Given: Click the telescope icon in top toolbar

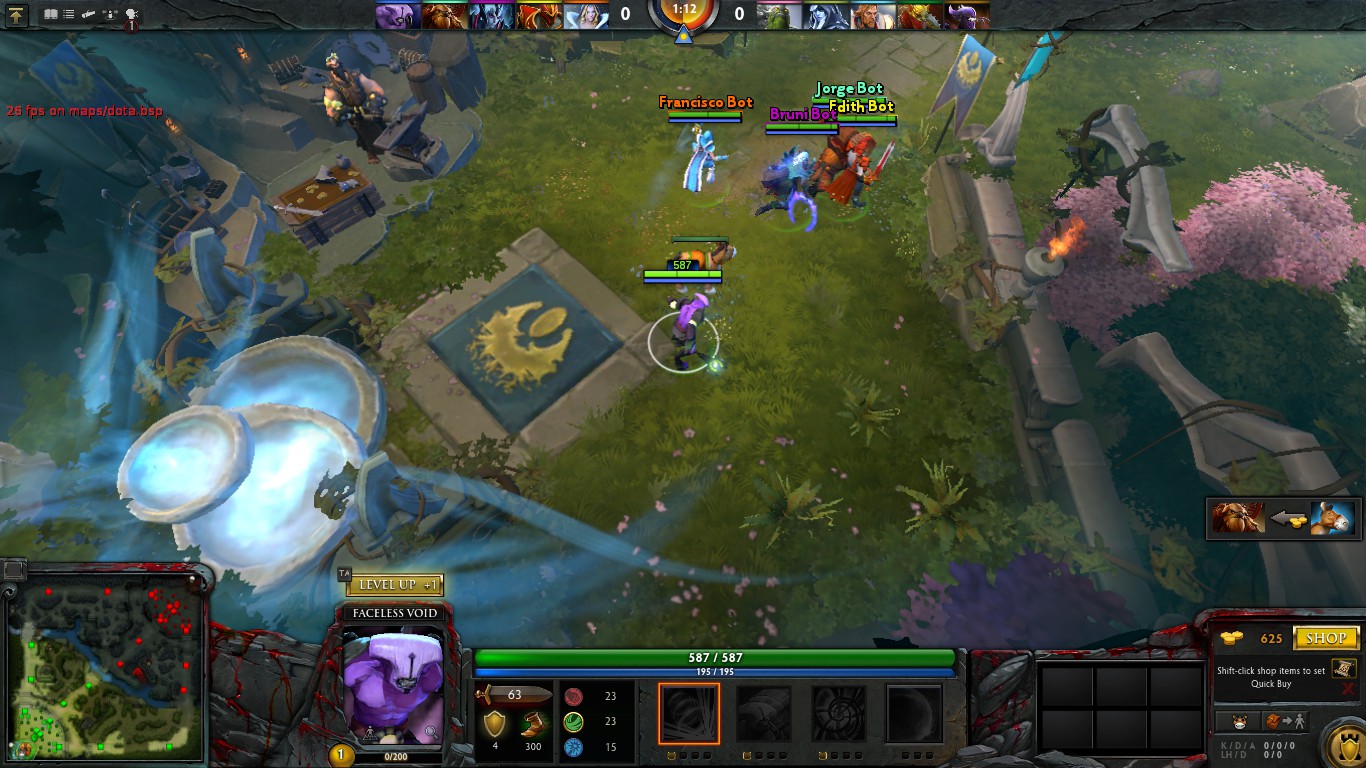Looking at the screenshot, I should click(x=89, y=15).
